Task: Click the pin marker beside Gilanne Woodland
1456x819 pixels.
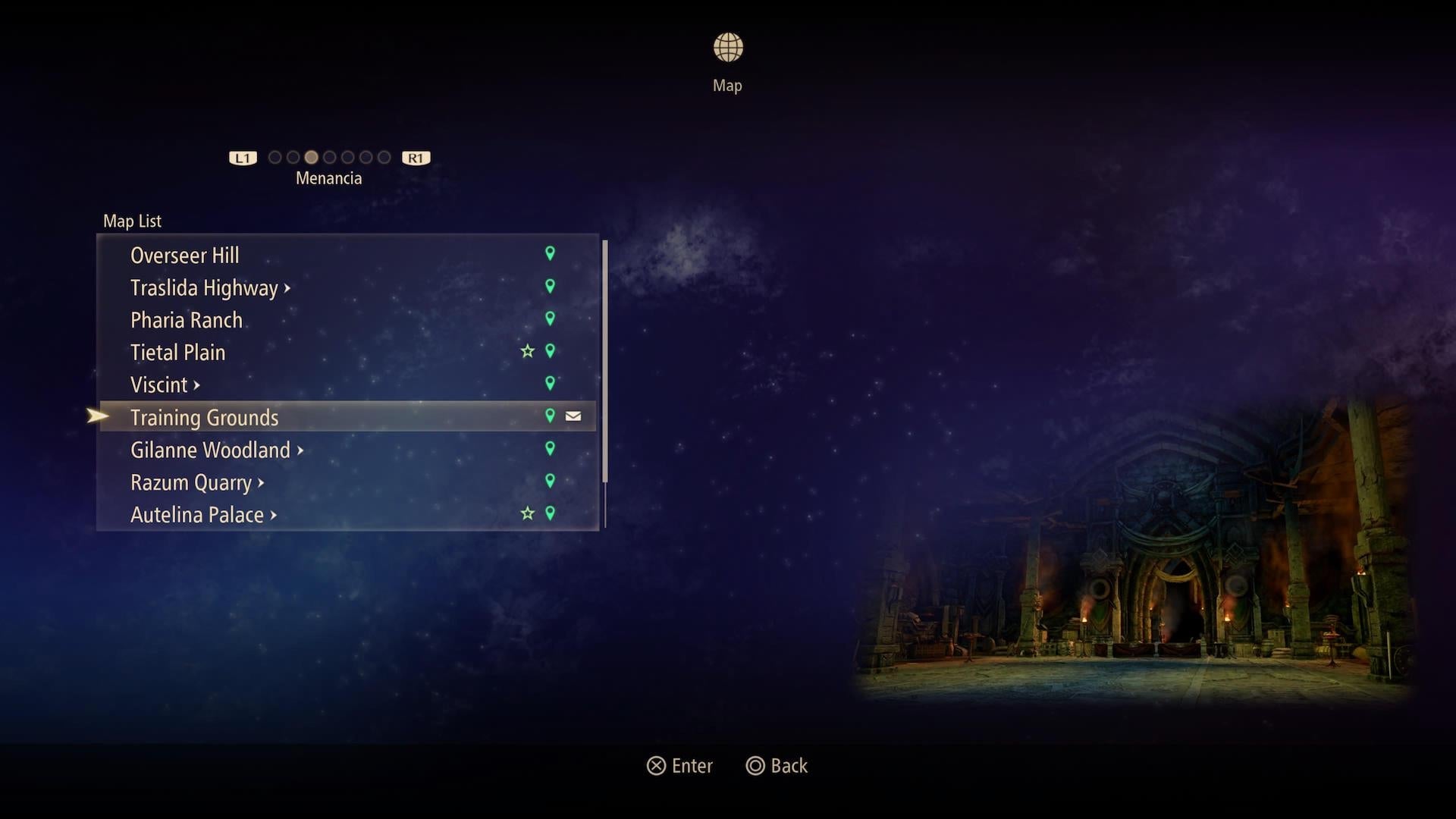Action: click(x=551, y=448)
